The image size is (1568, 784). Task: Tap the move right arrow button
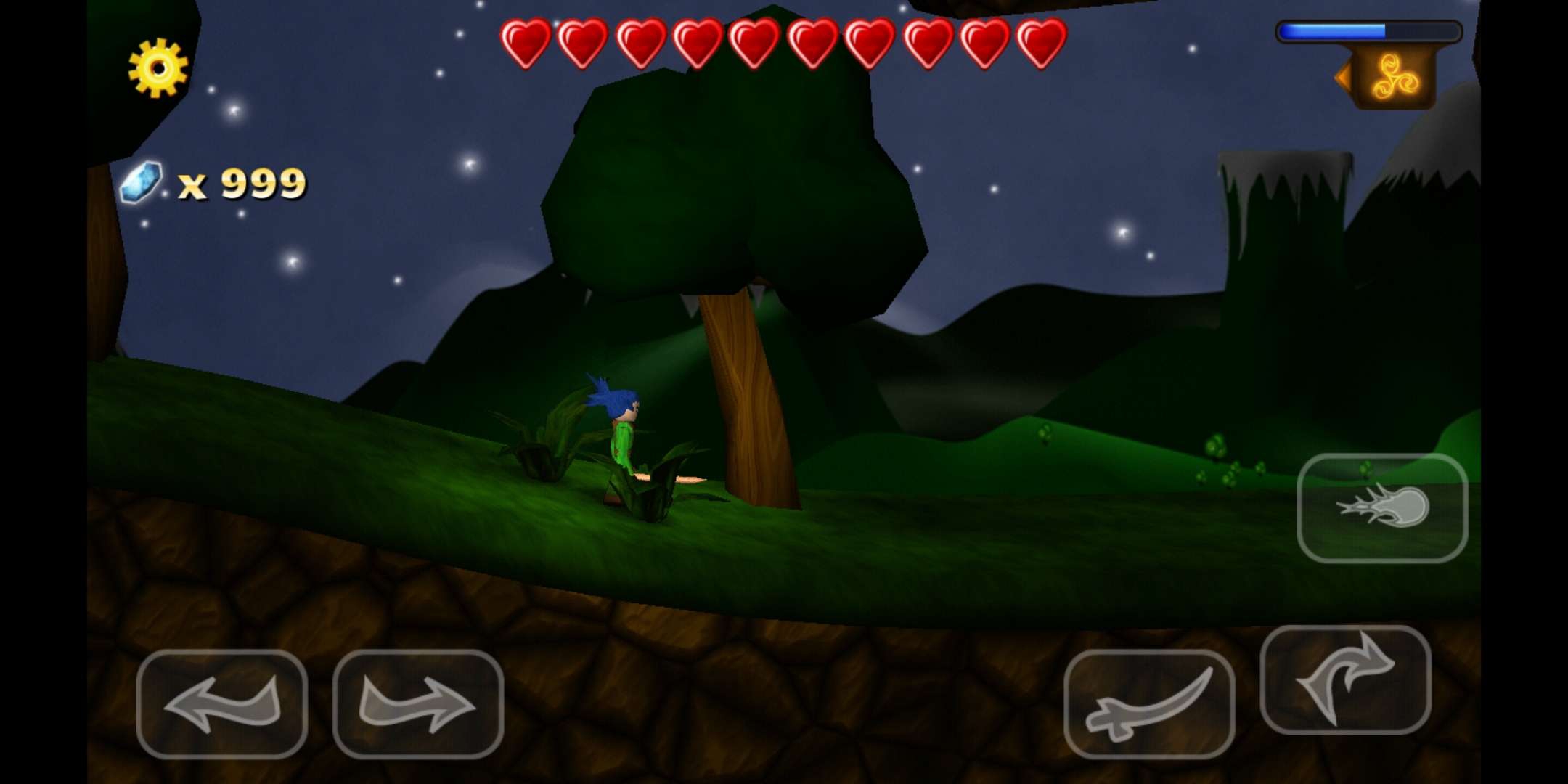pyautogui.click(x=418, y=703)
